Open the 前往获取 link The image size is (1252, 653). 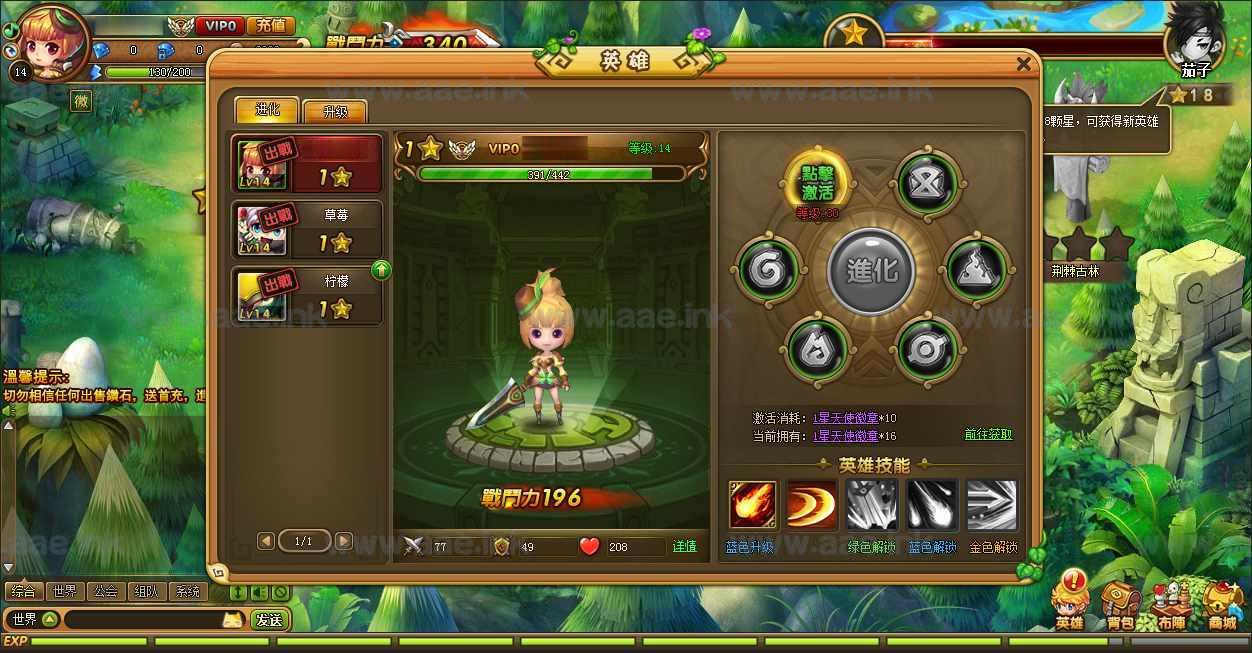(988, 435)
